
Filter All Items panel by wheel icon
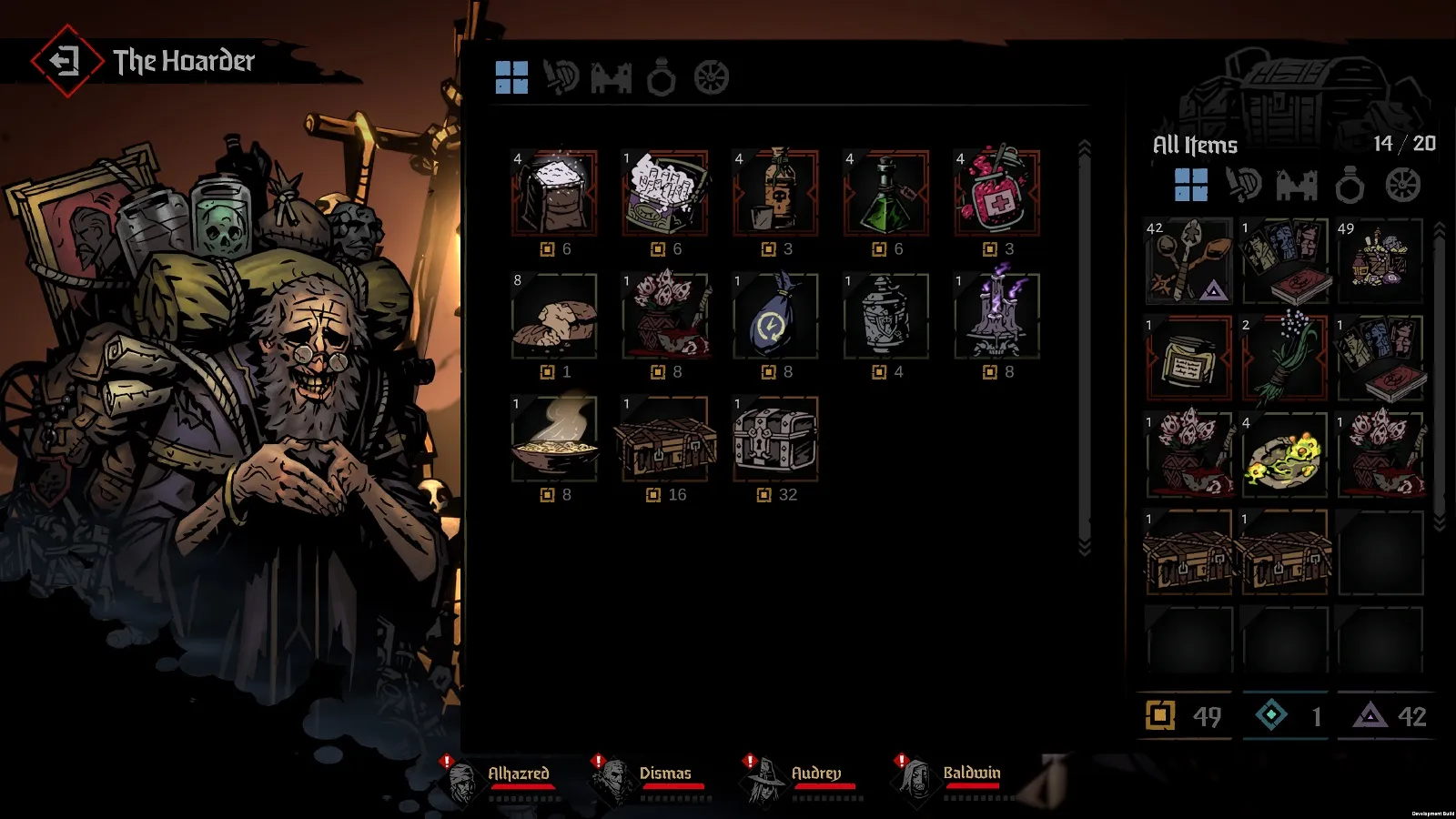(1402, 186)
